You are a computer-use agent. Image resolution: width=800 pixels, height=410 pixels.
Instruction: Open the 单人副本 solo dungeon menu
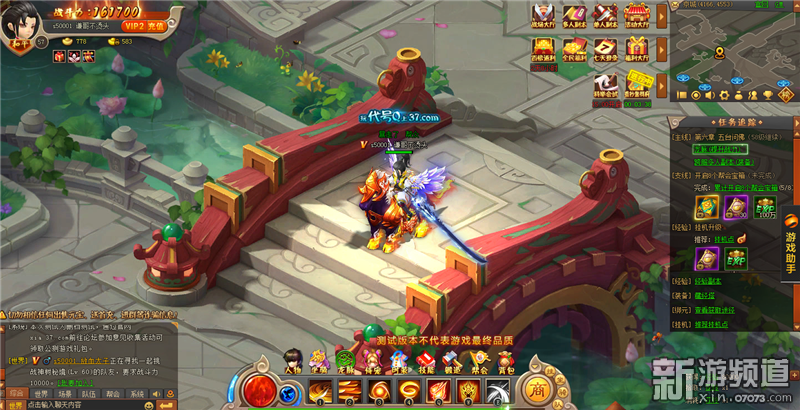pyautogui.click(x=603, y=14)
